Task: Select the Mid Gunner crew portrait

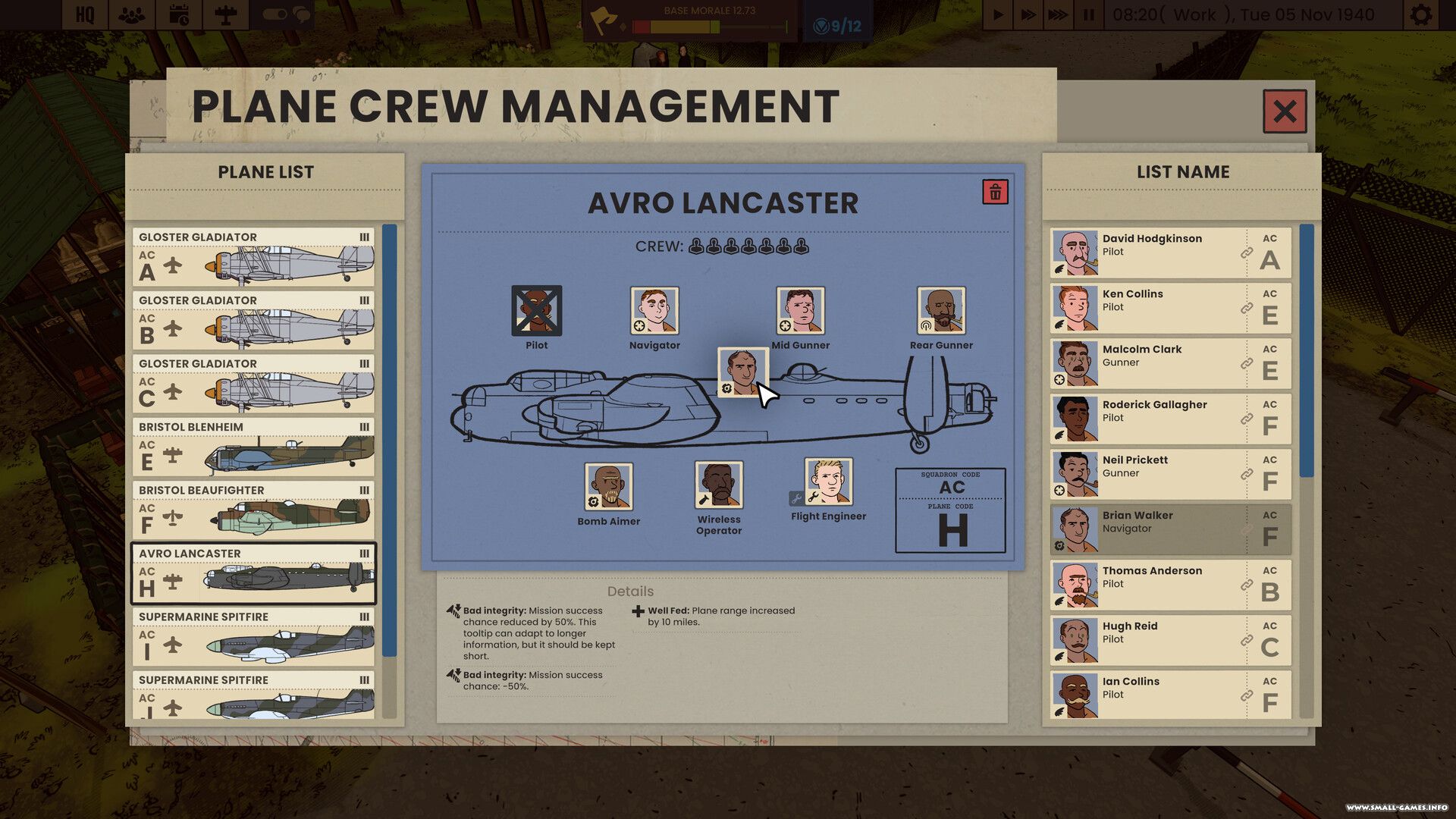Action: [x=800, y=310]
